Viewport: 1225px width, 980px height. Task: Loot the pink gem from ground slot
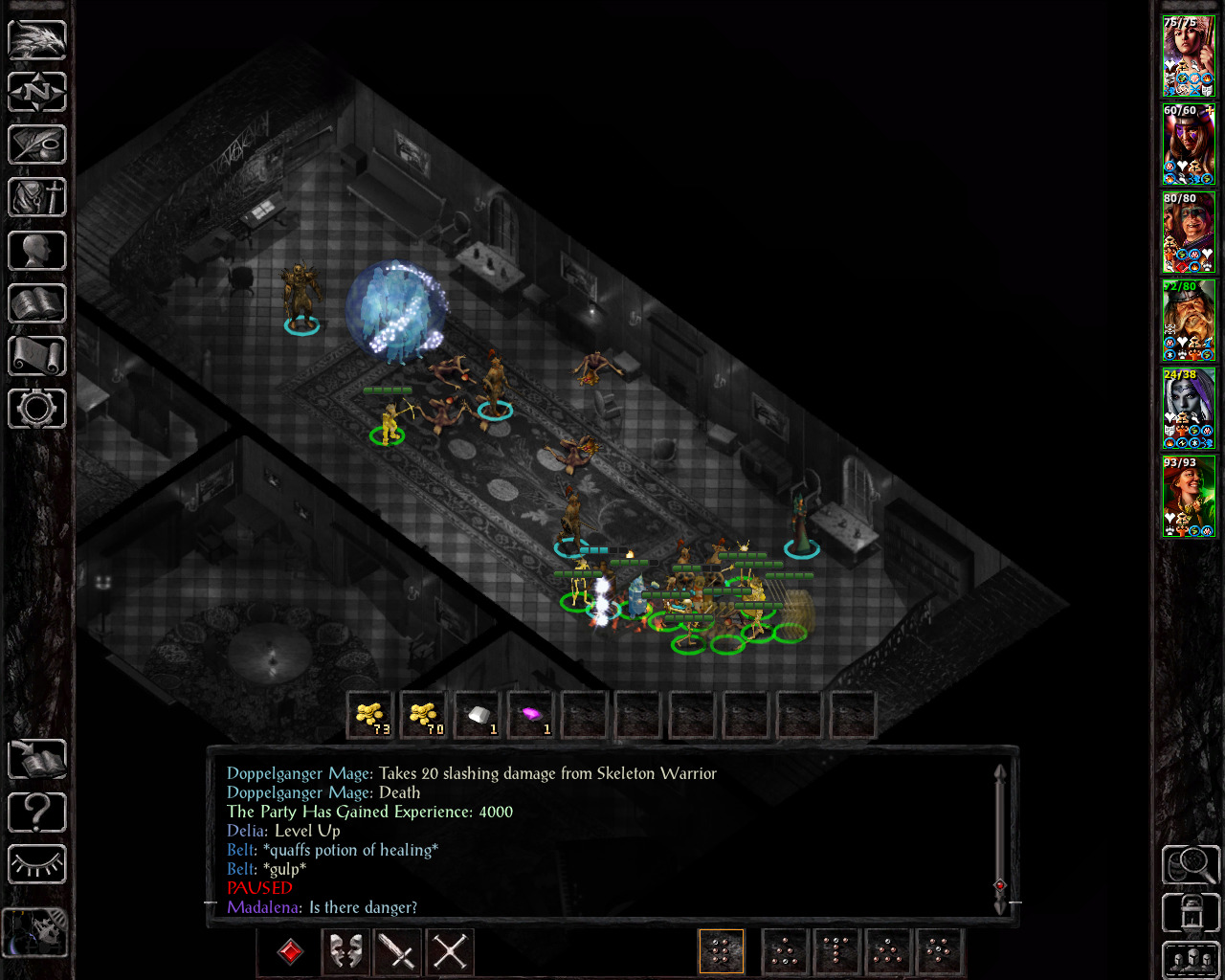point(531,716)
